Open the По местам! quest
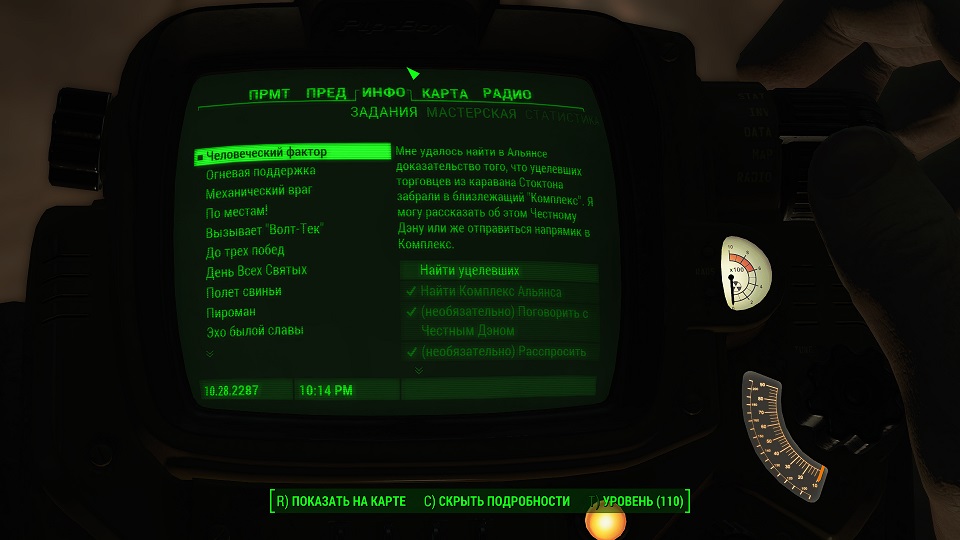 pyautogui.click(x=237, y=212)
